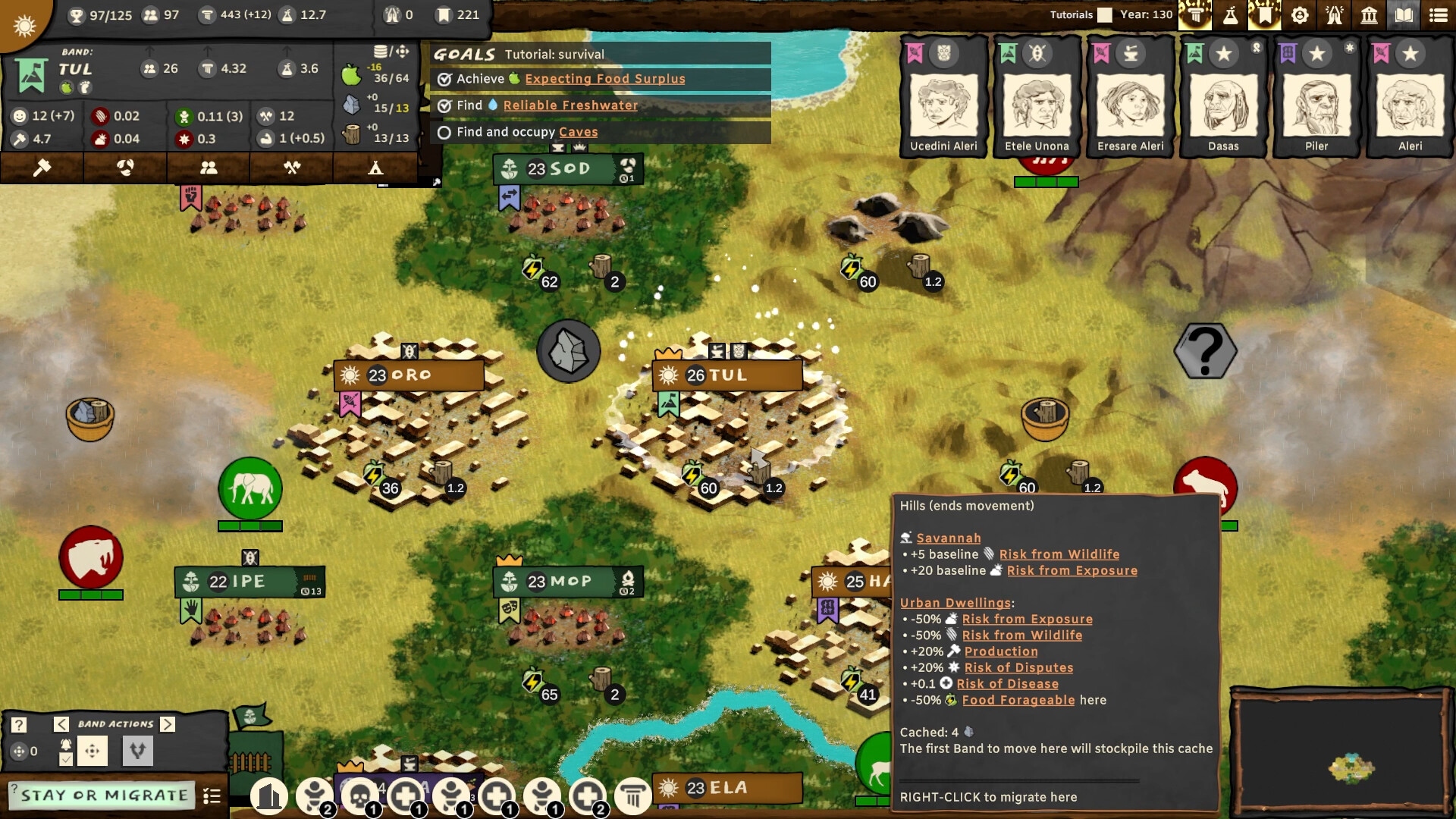Toggle the Tutorials checkbox
1456x819 pixels.
point(1105,14)
